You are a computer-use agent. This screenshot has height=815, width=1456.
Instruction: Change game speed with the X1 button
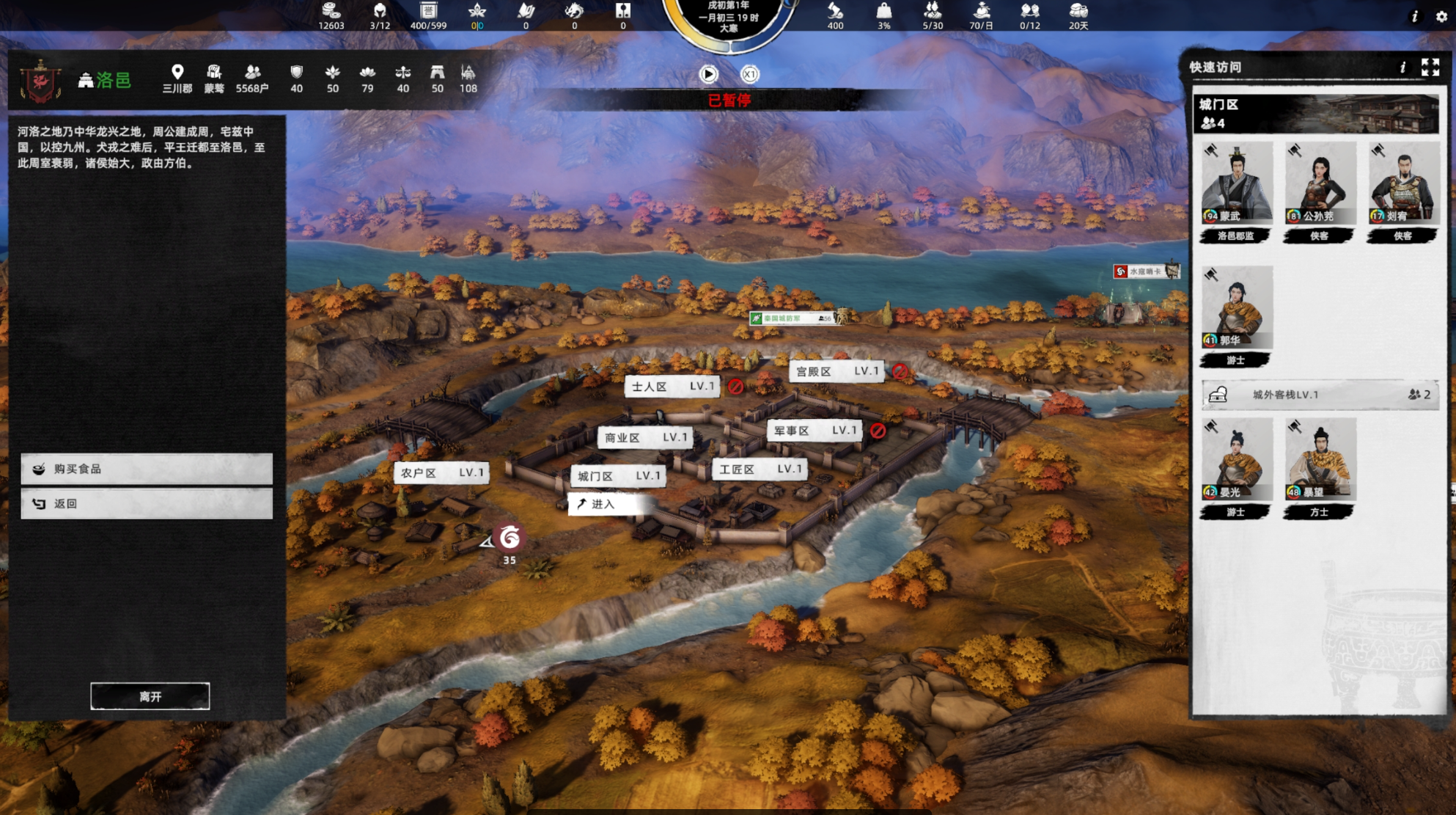(x=749, y=74)
